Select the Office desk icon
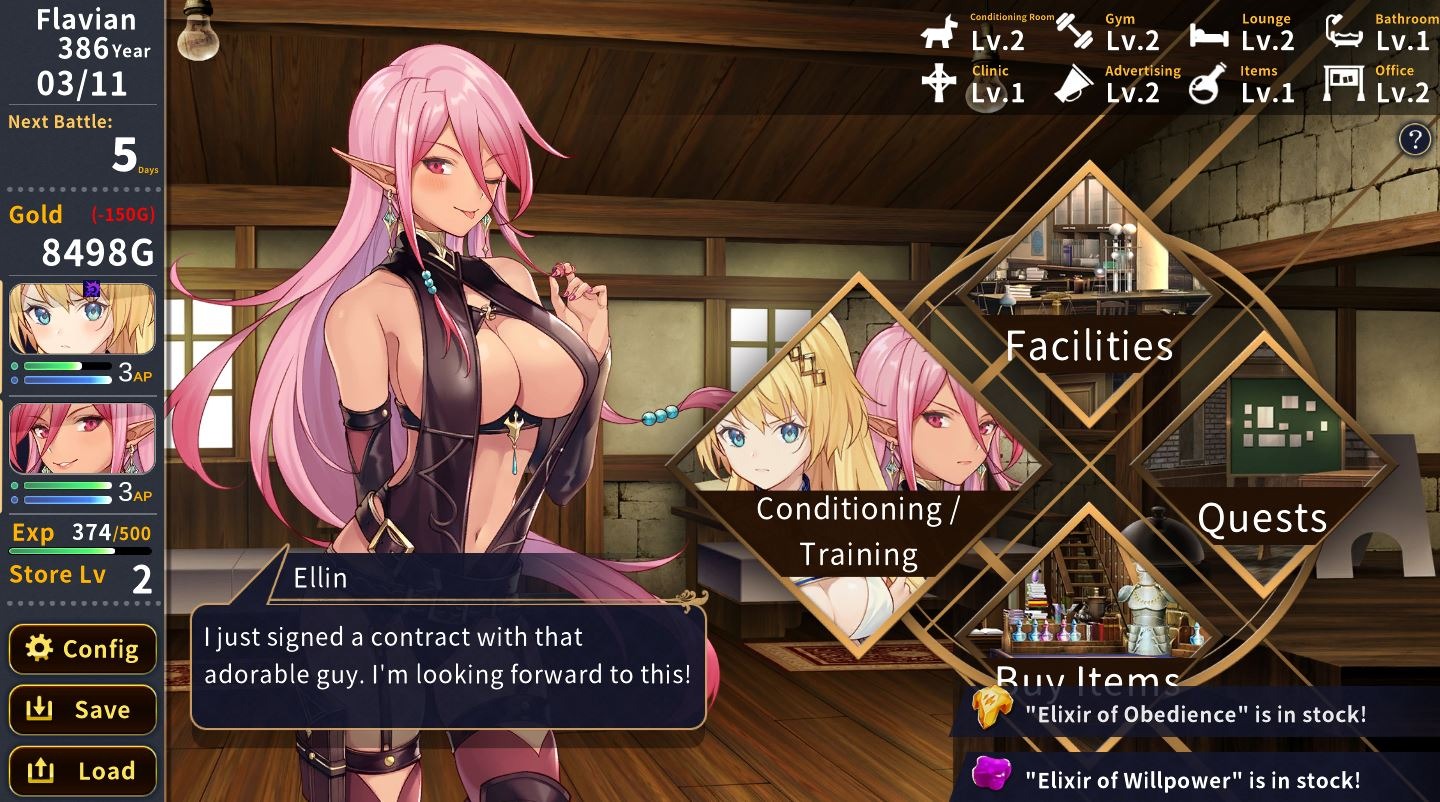1440x802 pixels. point(1344,84)
